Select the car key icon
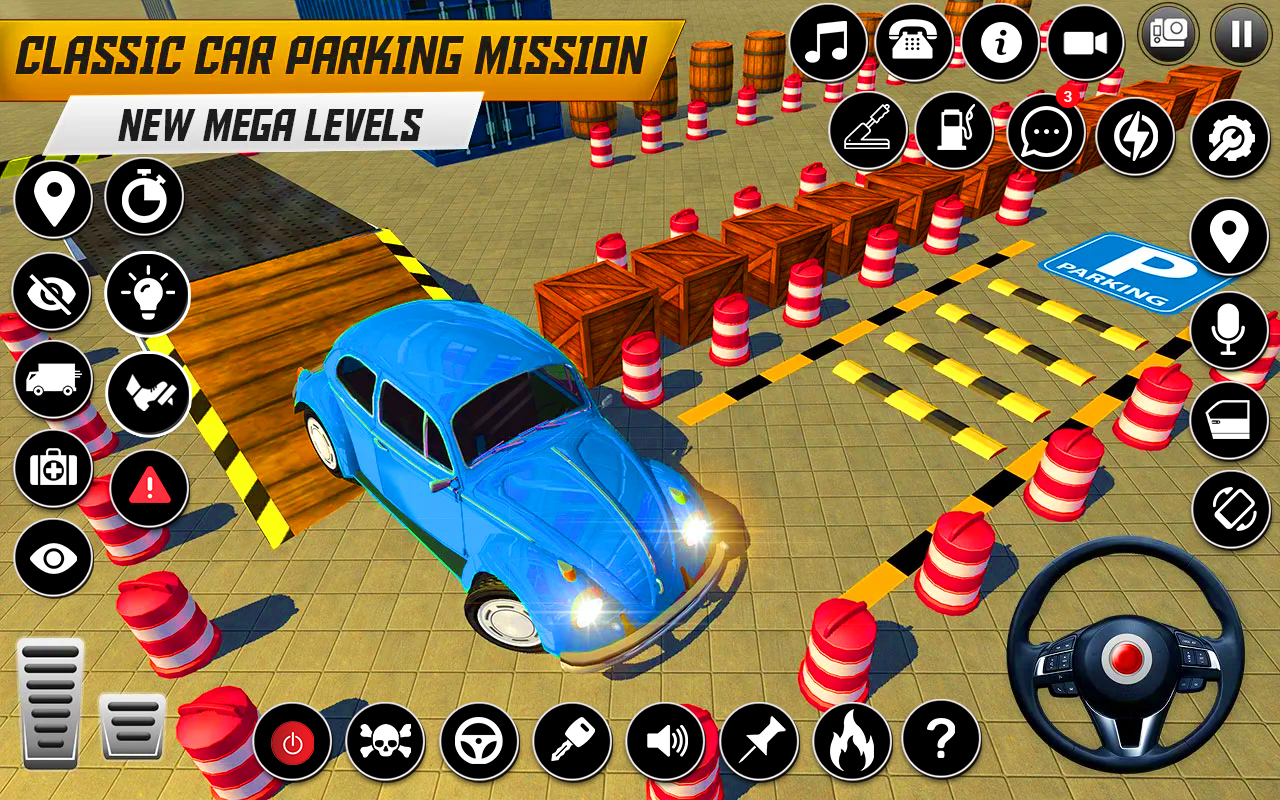The image size is (1280, 800). pos(572,743)
